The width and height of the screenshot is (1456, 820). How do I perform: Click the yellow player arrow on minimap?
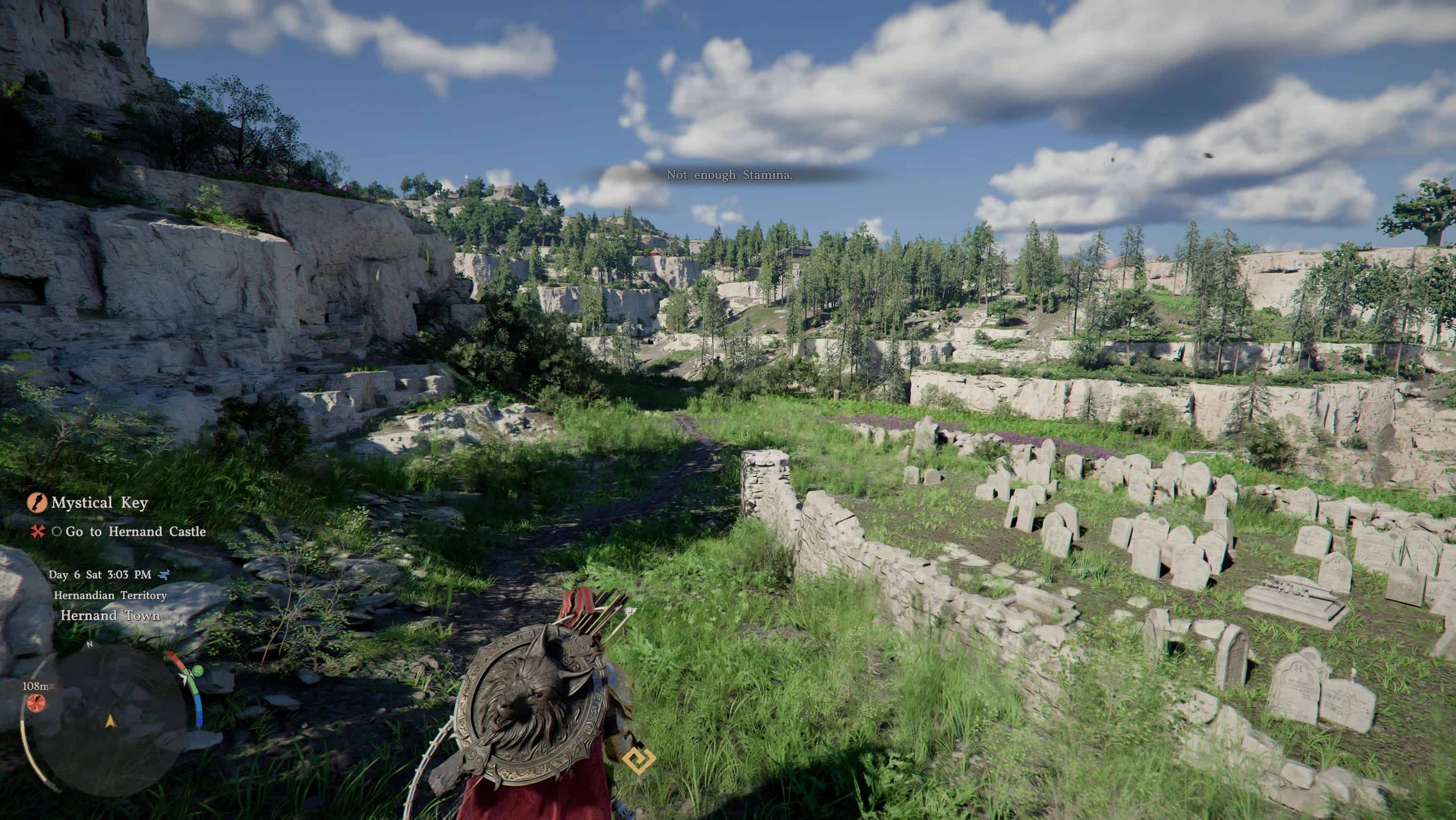[110, 720]
